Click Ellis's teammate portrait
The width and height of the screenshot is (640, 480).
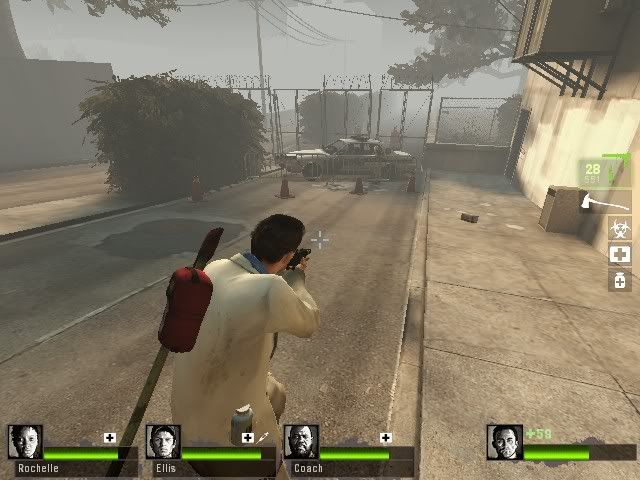[x=163, y=442]
